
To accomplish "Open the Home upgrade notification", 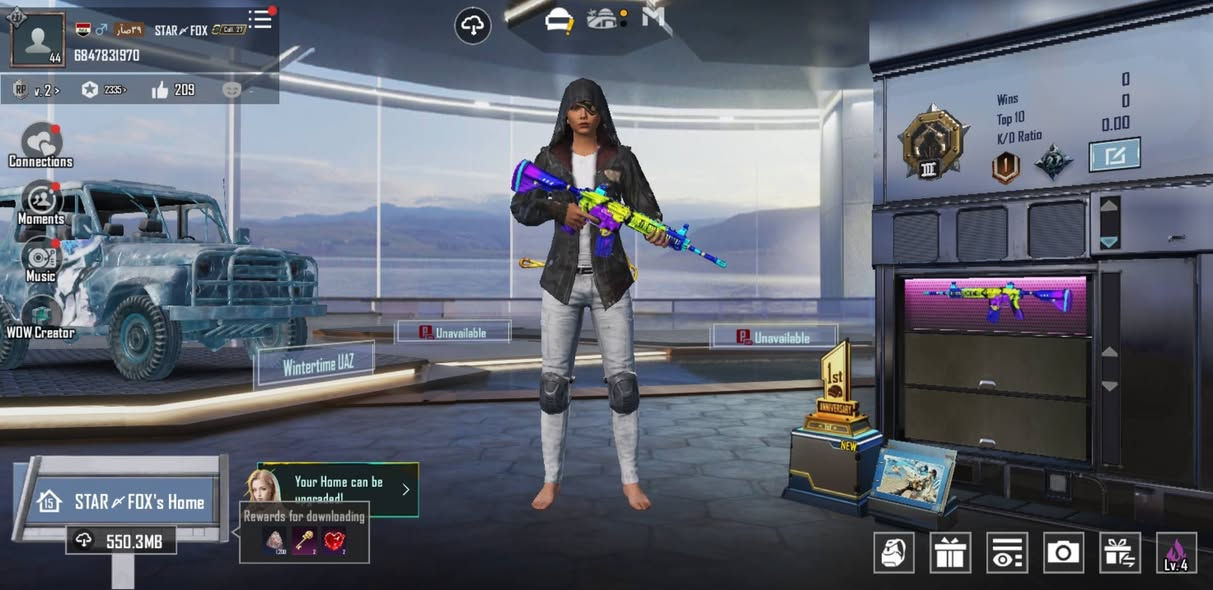I will (340, 489).
